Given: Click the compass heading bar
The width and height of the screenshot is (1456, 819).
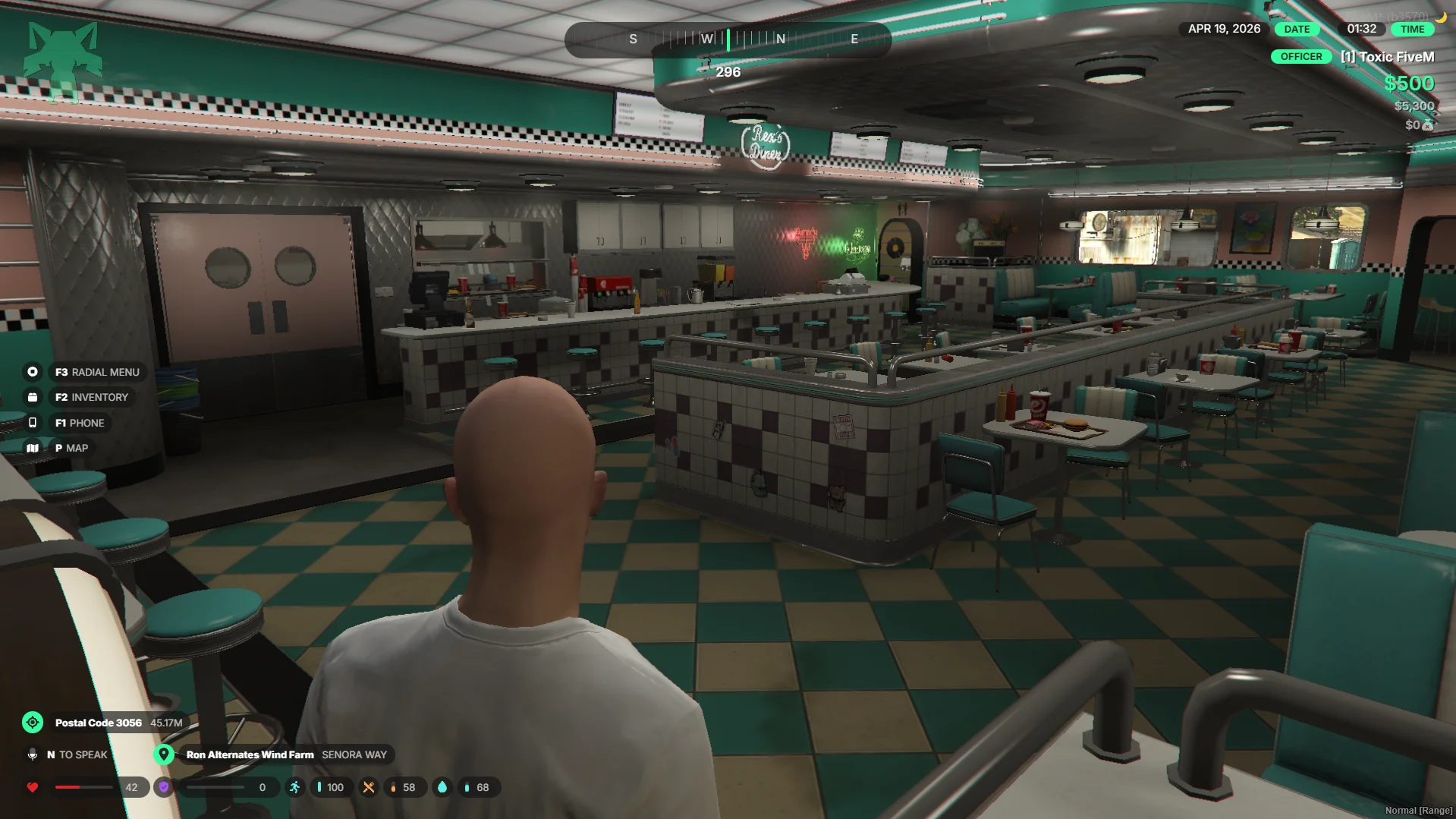Looking at the screenshot, I should click(728, 39).
